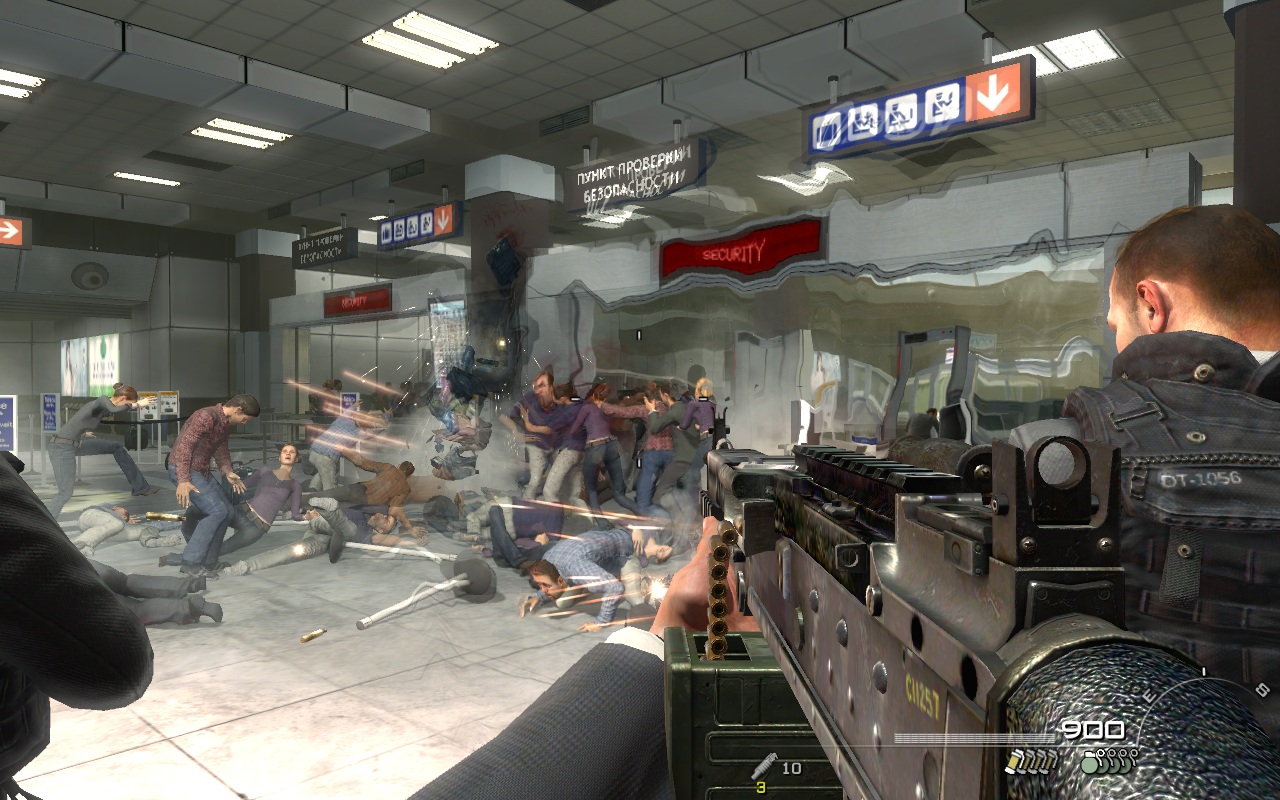The image size is (1280, 800).
Task: Click the smaller blue icon sign near the pillar
Action: [410, 228]
